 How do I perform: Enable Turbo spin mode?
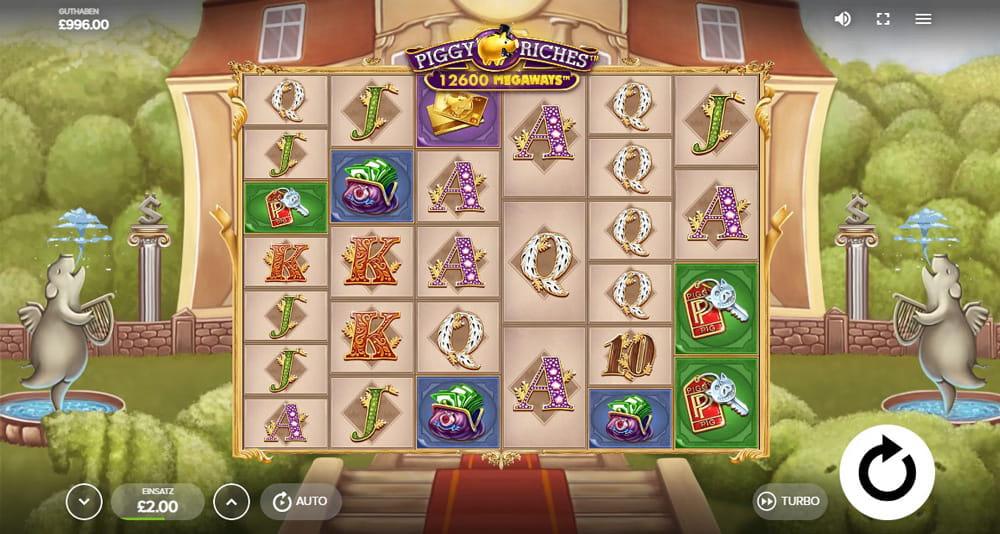pos(789,501)
